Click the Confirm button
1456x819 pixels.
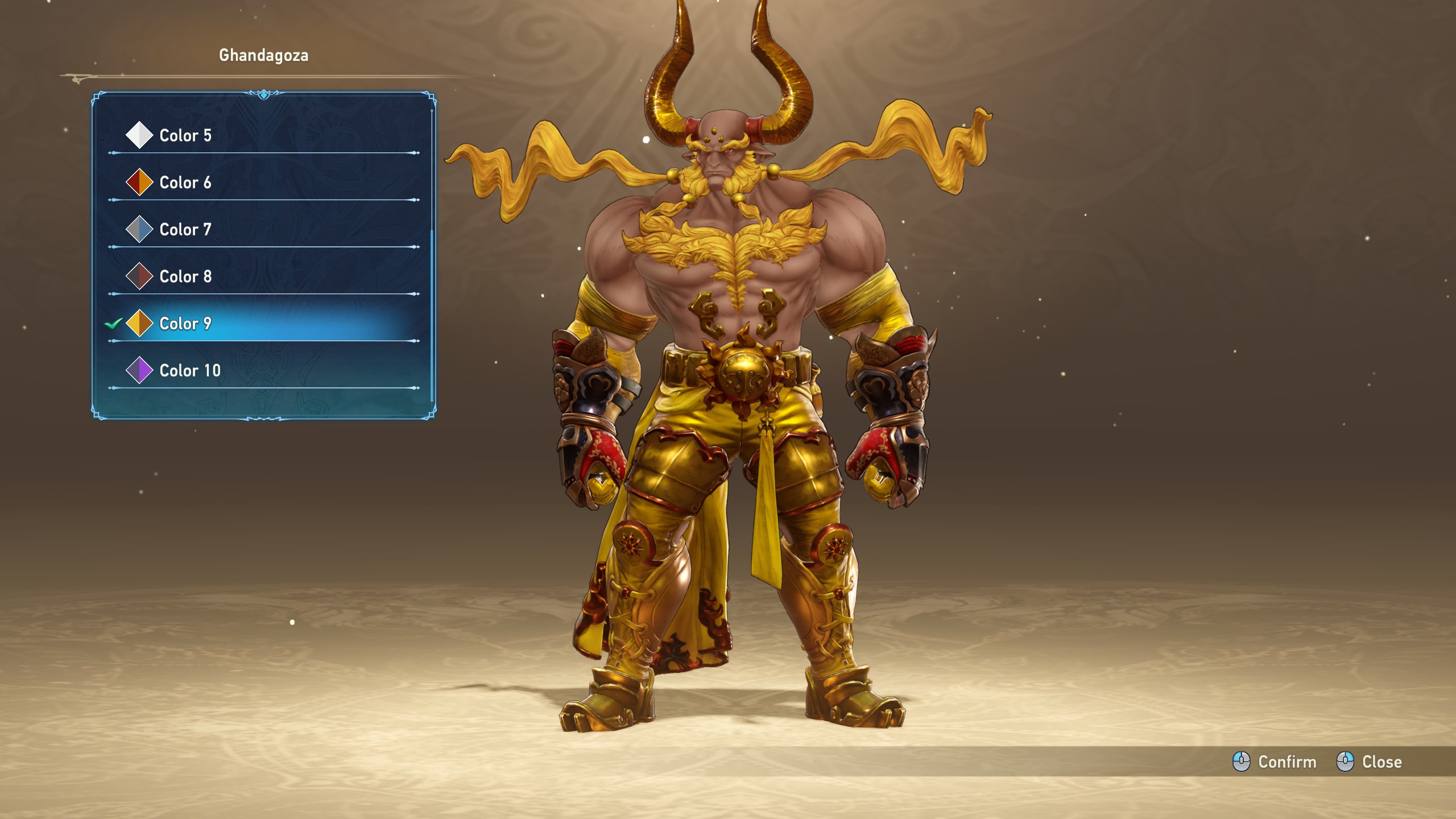[x=1275, y=762]
